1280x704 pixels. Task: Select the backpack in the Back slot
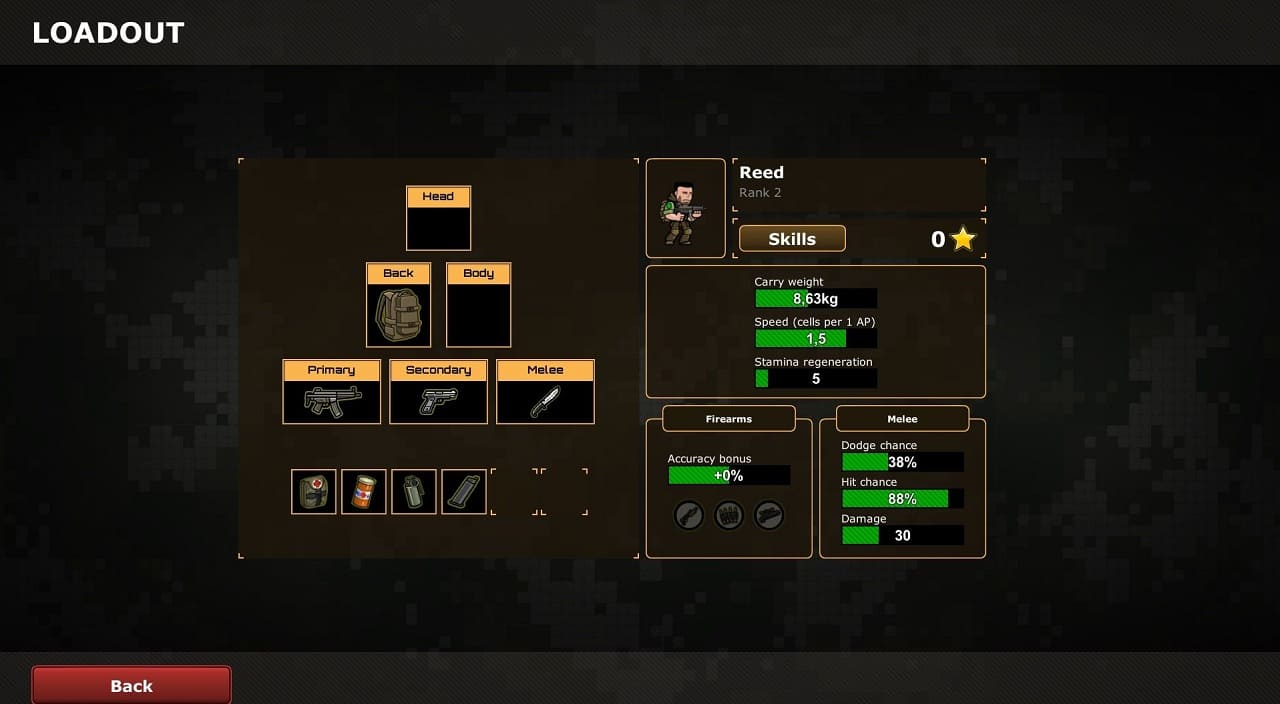pos(398,314)
